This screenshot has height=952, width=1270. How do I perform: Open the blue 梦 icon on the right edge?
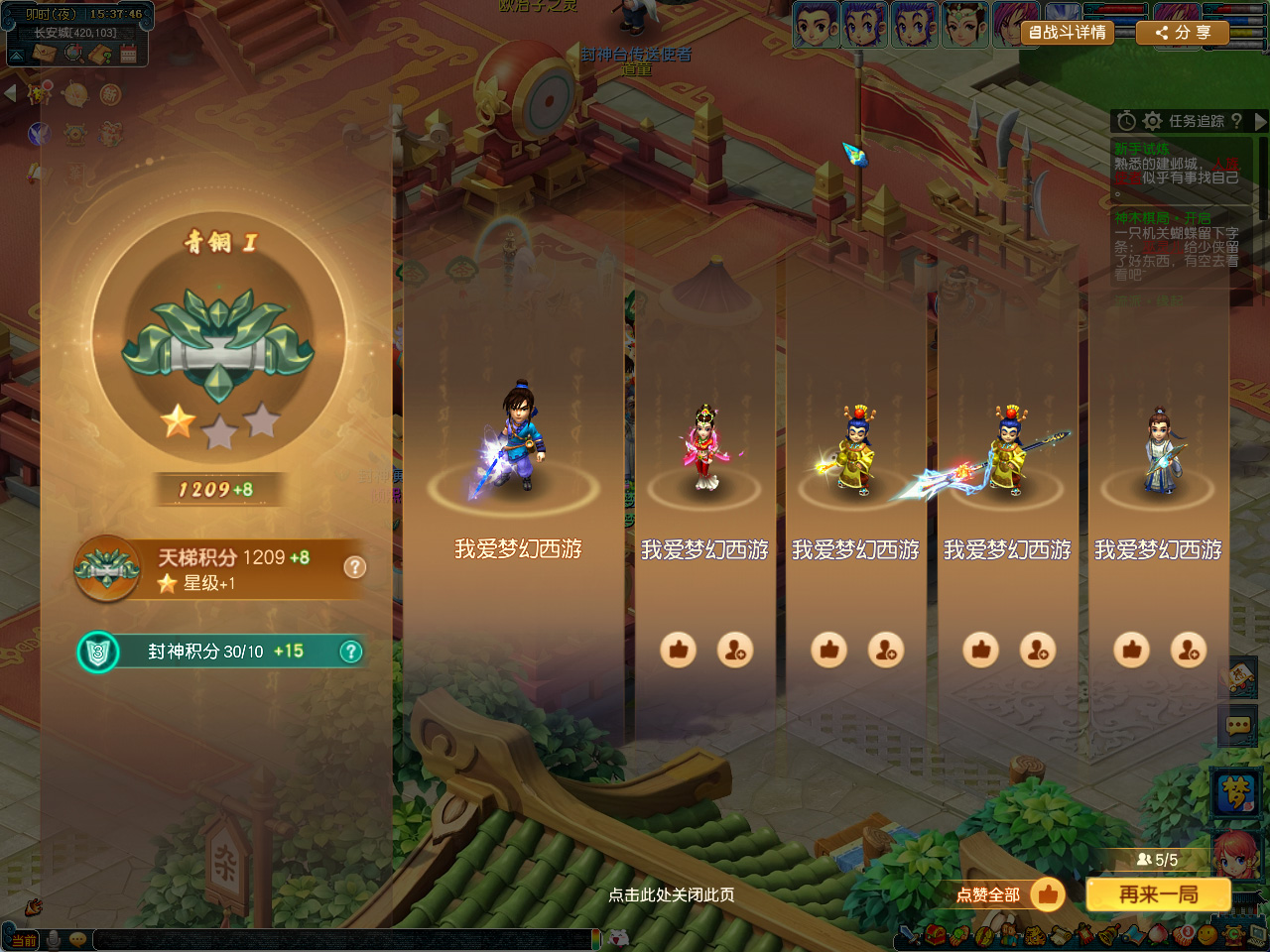click(1236, 791)
